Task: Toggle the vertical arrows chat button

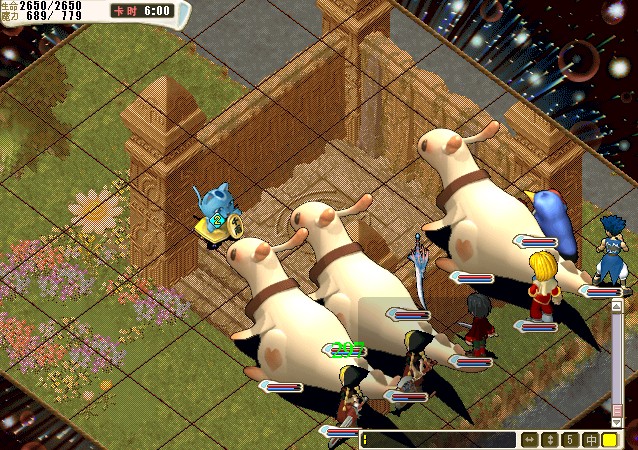Action: point(549,440)
